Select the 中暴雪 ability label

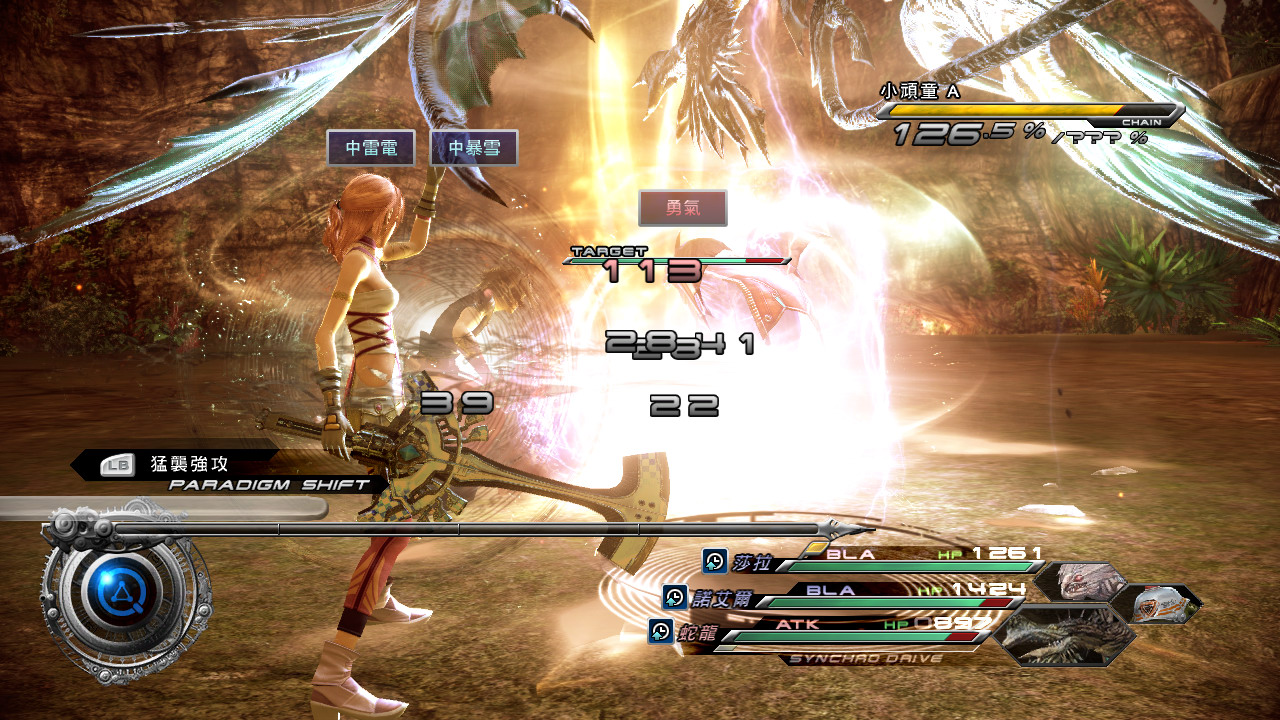[473, 148]
